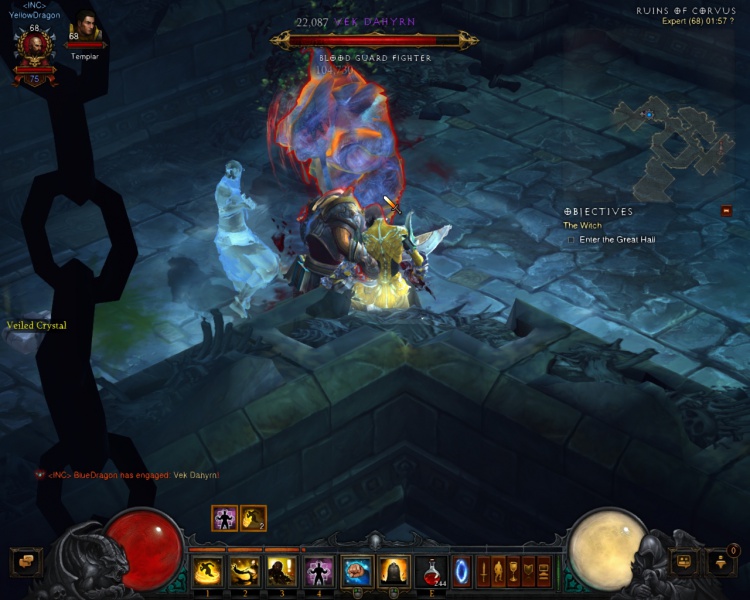Open the sword-icon menu button

pos(483,571)
